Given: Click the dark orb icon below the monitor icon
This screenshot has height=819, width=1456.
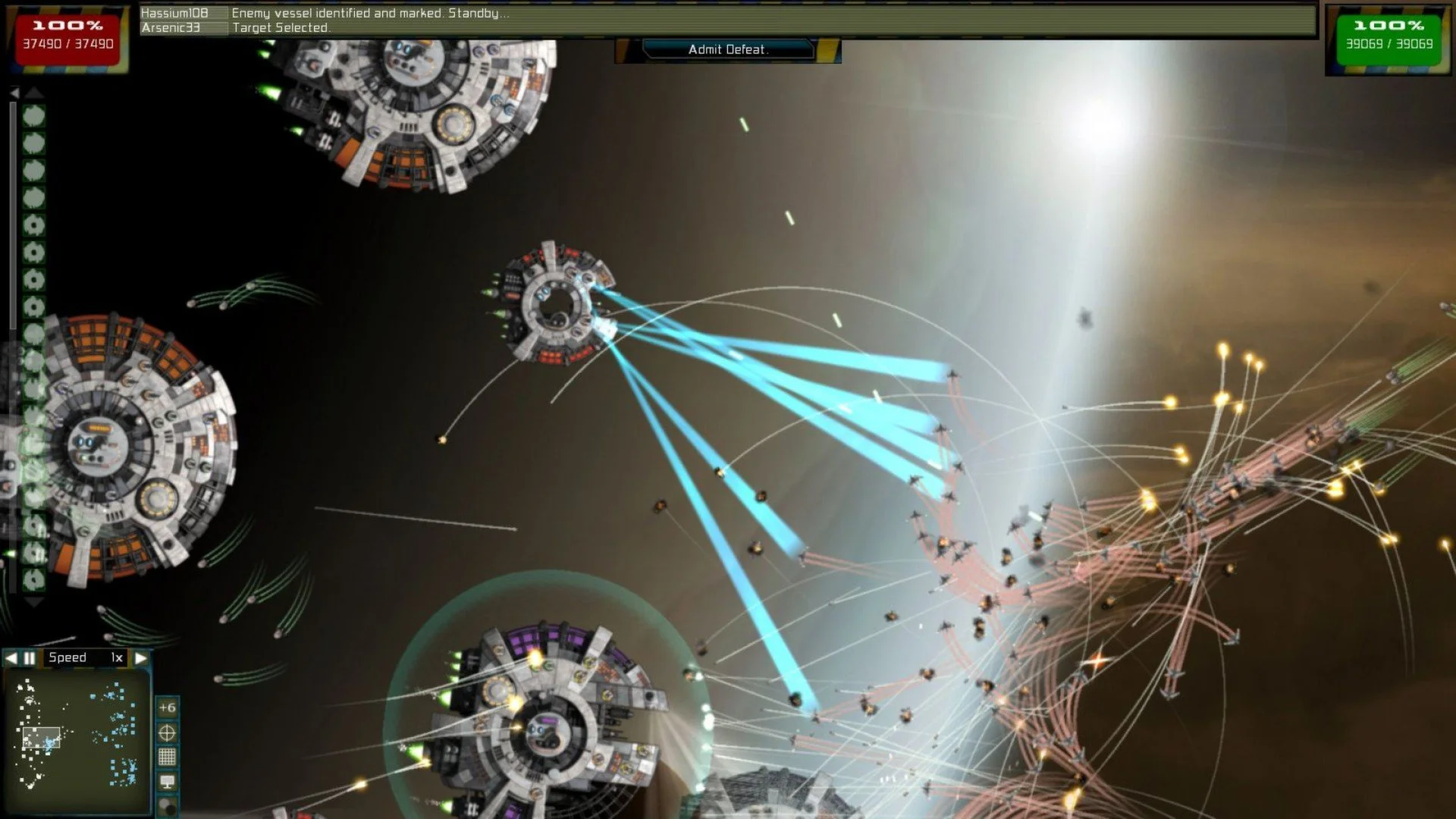Looking at the screenshot, I should click(168, 805).
